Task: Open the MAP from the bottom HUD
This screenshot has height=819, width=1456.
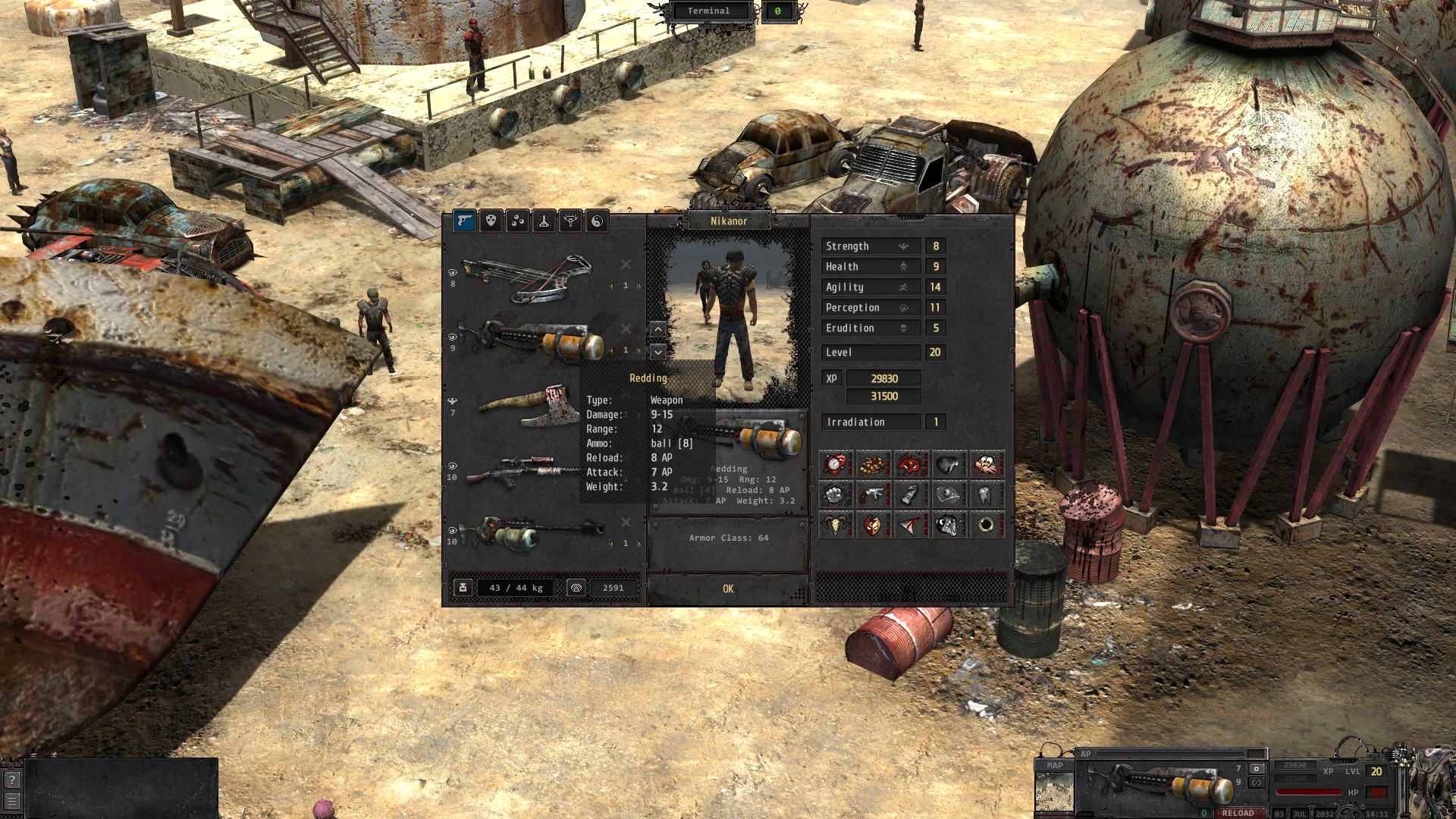Action: [x=1054, y=765]
